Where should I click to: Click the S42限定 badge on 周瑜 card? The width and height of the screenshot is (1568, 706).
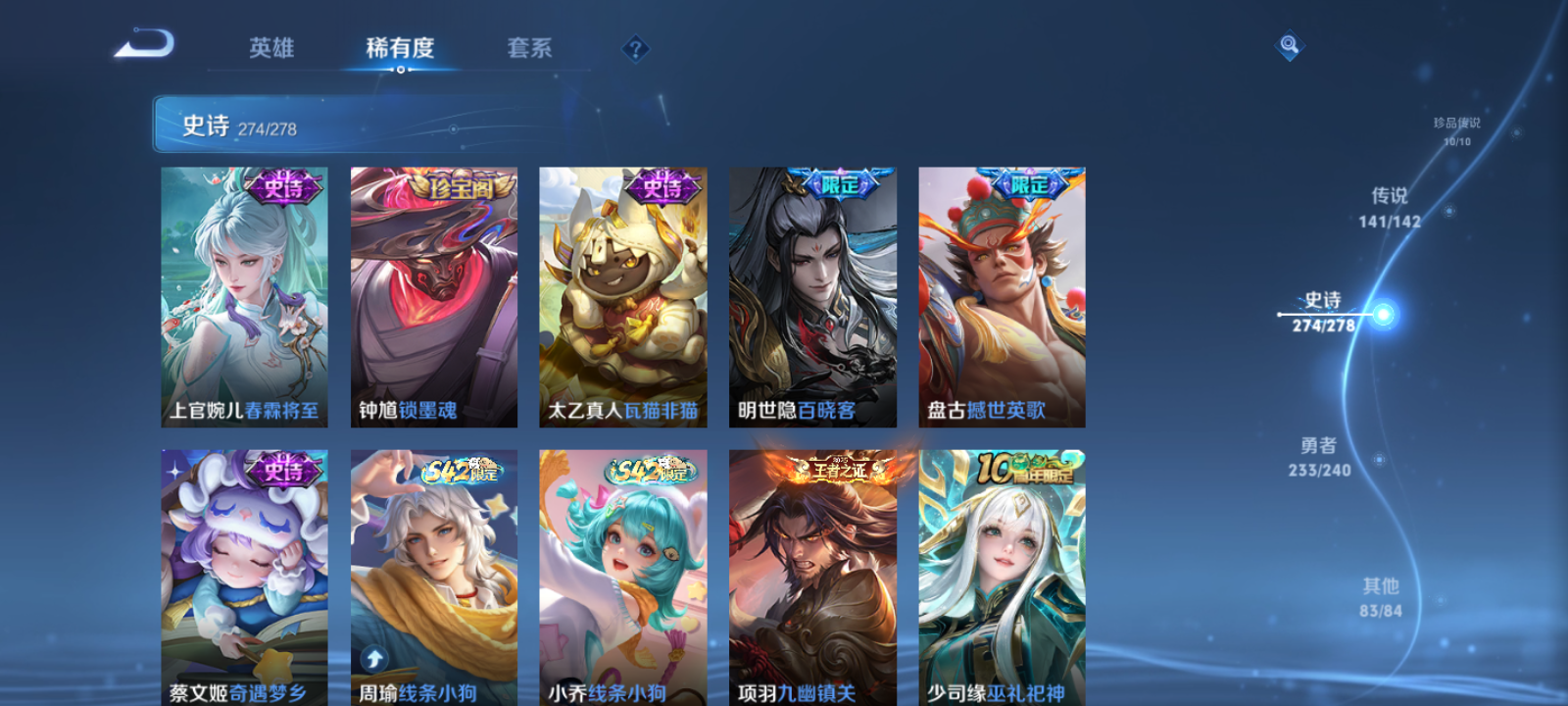[461, 472]
